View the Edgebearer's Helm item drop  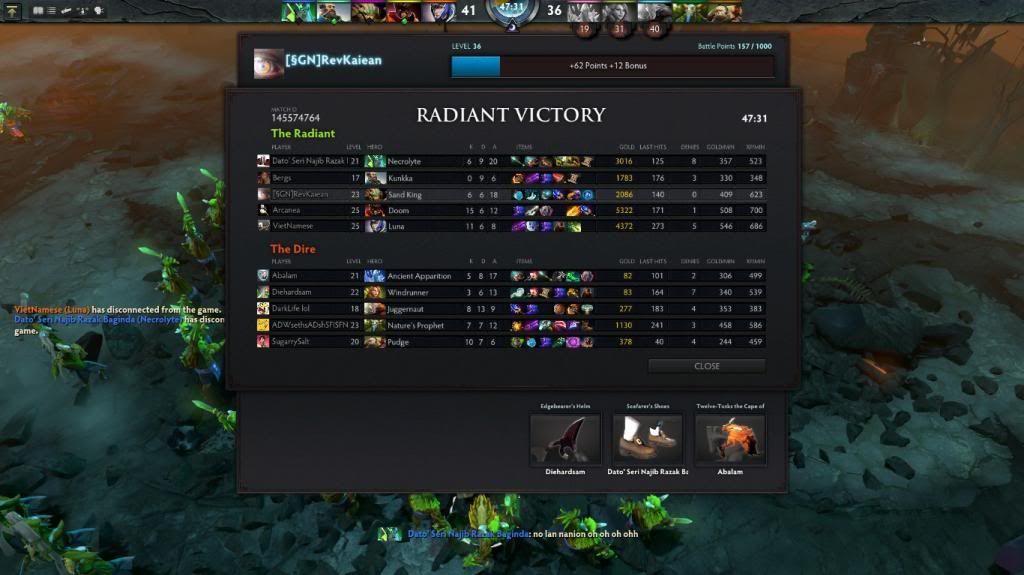point(565,439)
